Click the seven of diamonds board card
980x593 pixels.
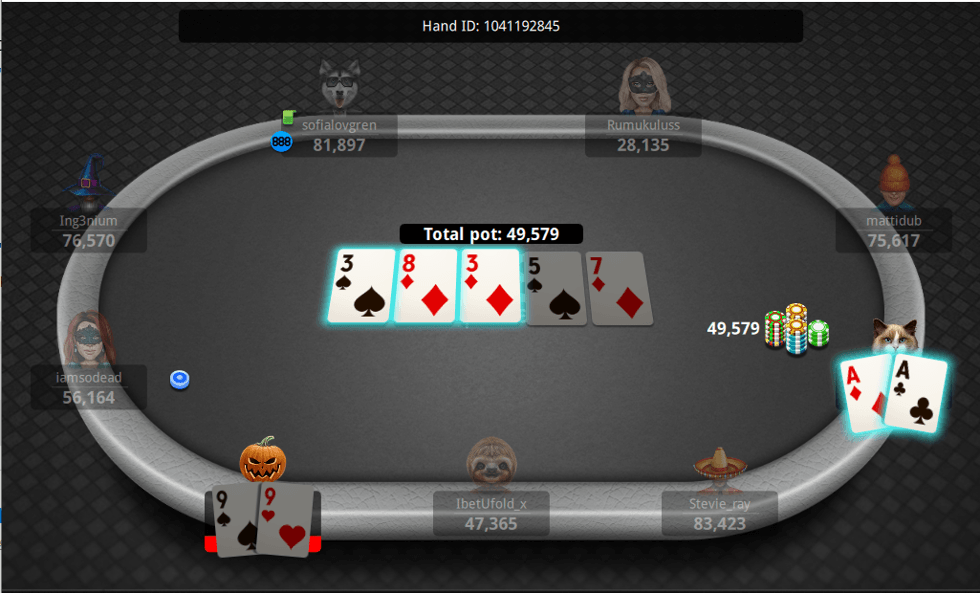620,288
